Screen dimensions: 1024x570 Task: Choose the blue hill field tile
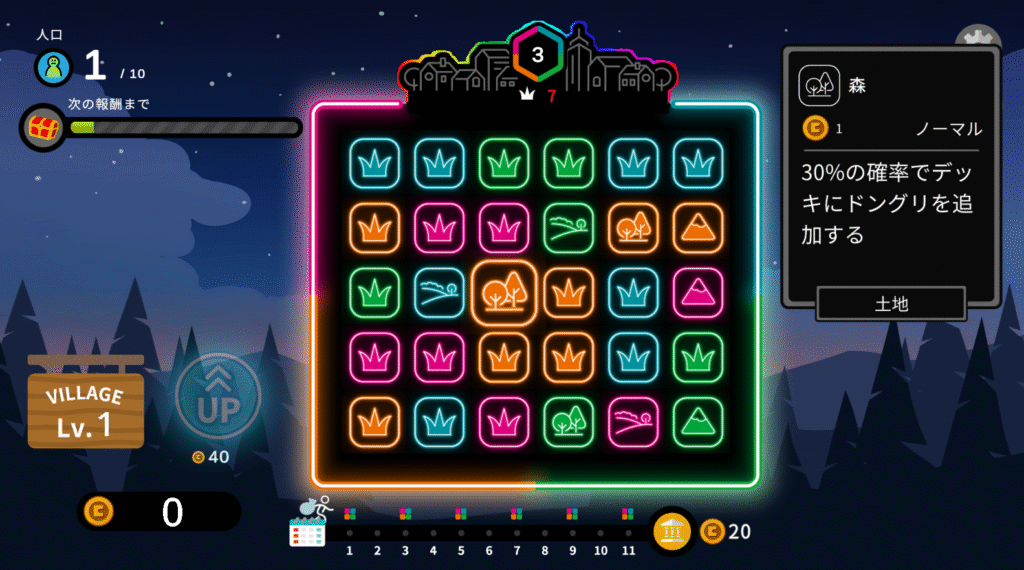pos(439,293)
